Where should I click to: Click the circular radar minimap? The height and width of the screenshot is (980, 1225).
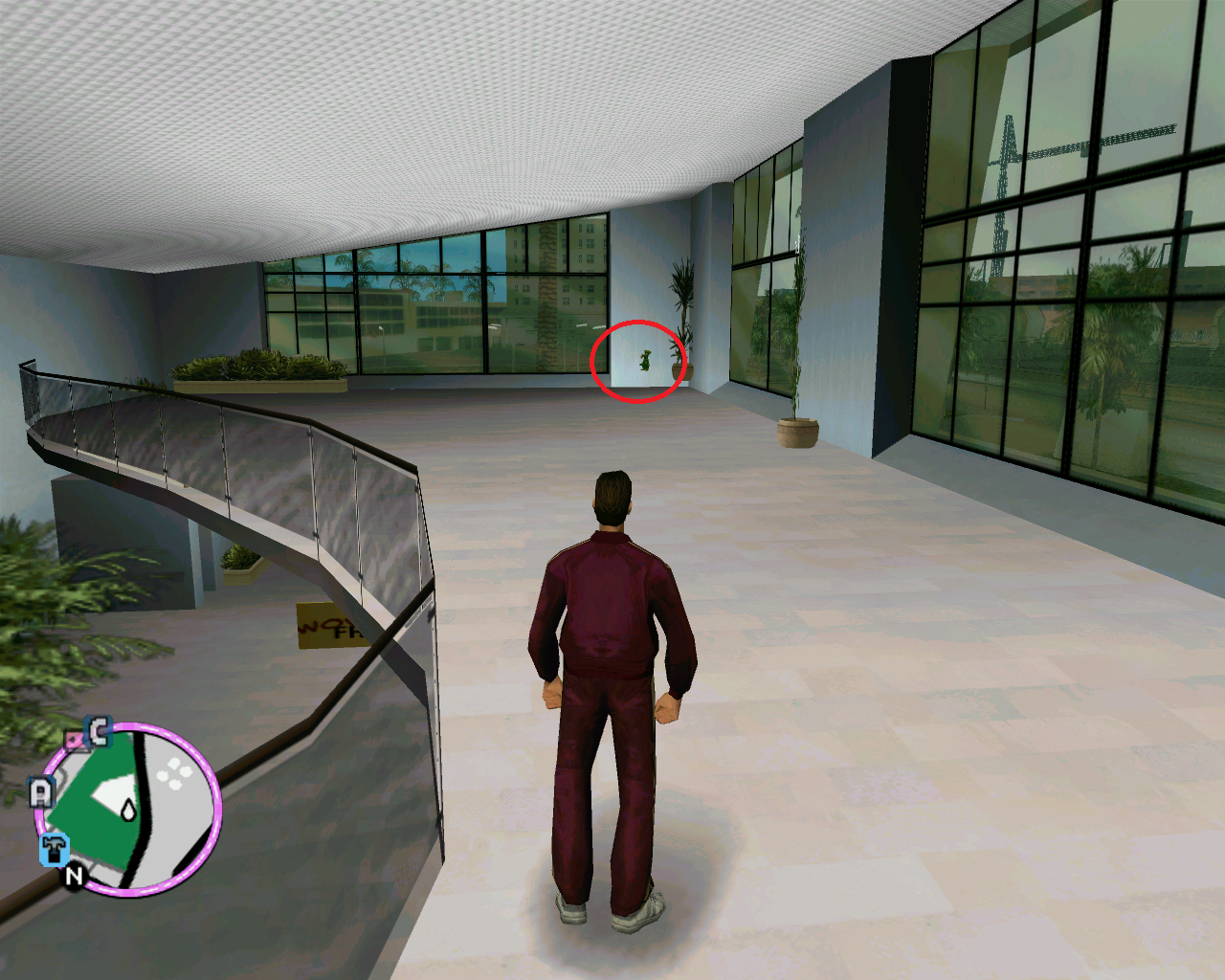pyautogui.click(x=129, y=810)
